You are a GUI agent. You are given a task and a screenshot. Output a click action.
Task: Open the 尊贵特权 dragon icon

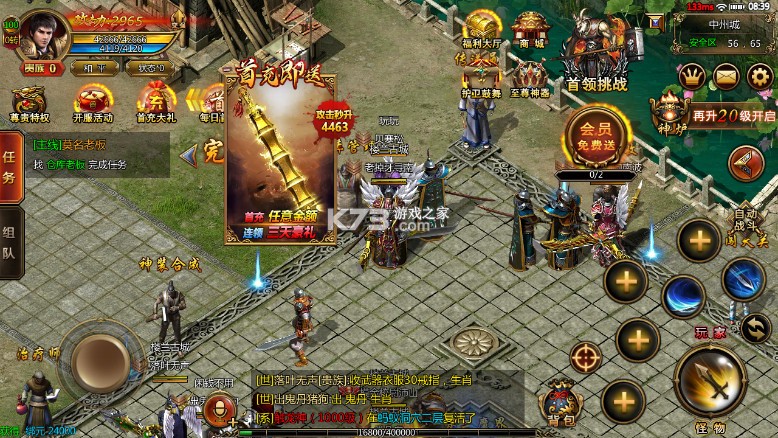point(29,103)
